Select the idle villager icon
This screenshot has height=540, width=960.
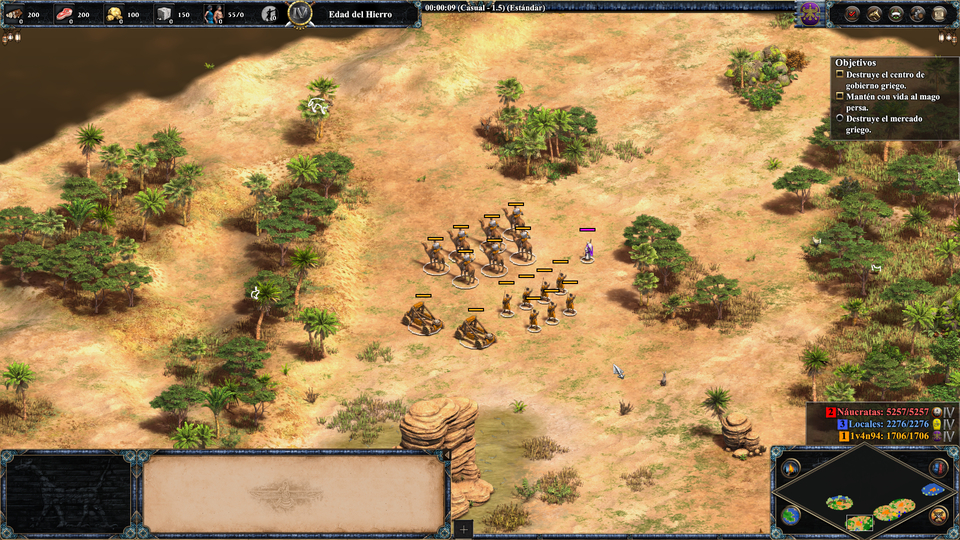pyautogui.click(x=270, y=14)
